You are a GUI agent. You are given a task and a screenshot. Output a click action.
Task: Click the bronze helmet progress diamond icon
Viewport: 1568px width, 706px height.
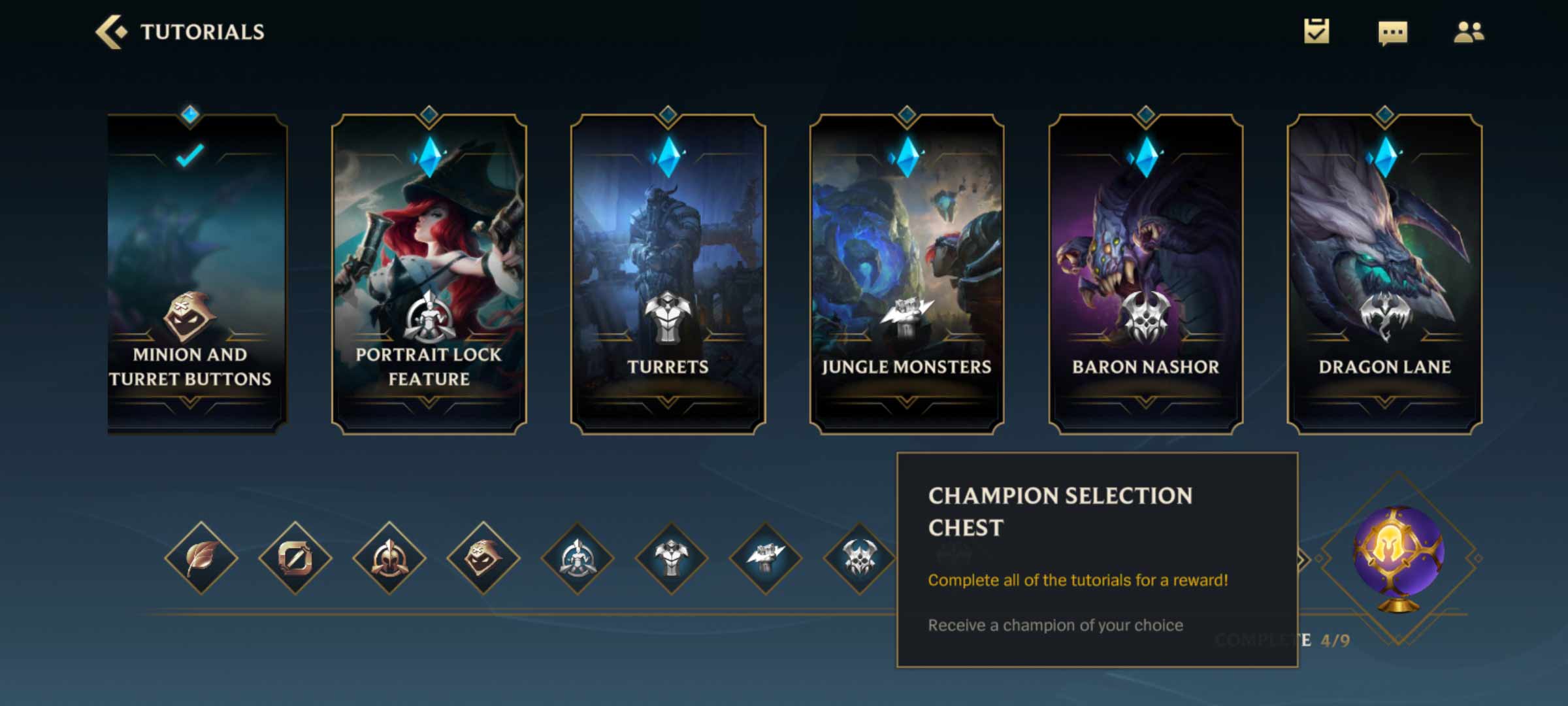[x=389, y=558]
